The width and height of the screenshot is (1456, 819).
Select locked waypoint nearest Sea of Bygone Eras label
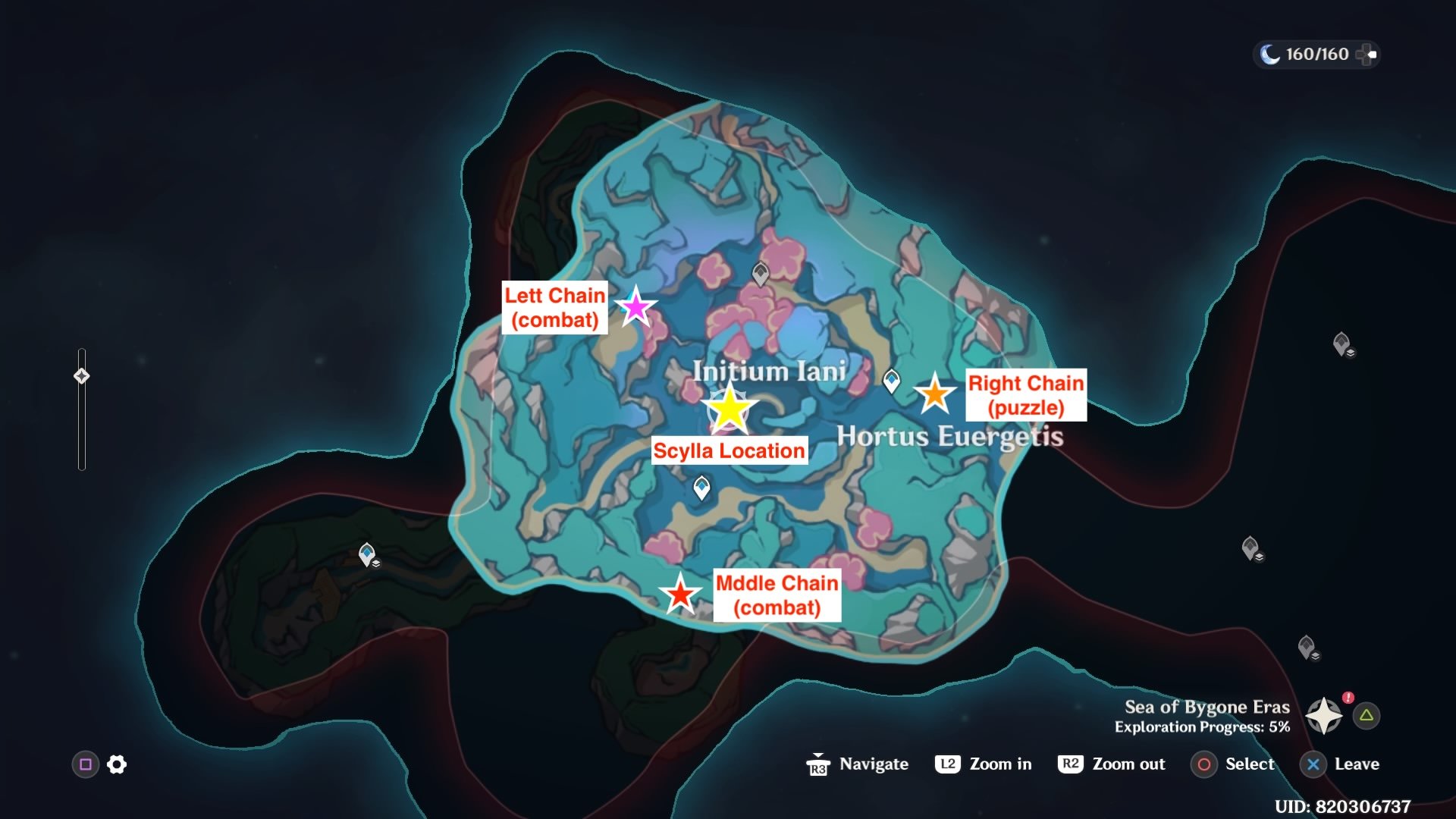pos(1306,647)
